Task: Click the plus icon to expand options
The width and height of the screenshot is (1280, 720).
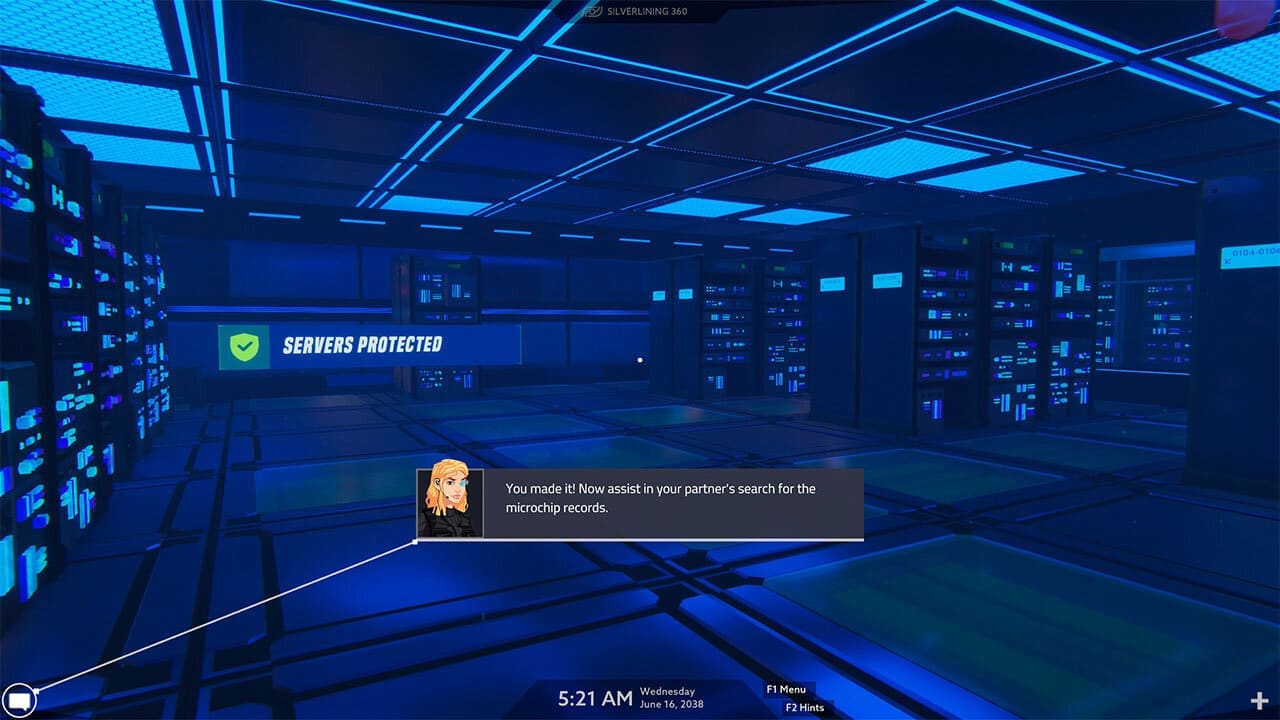Action: point(1261,700)
